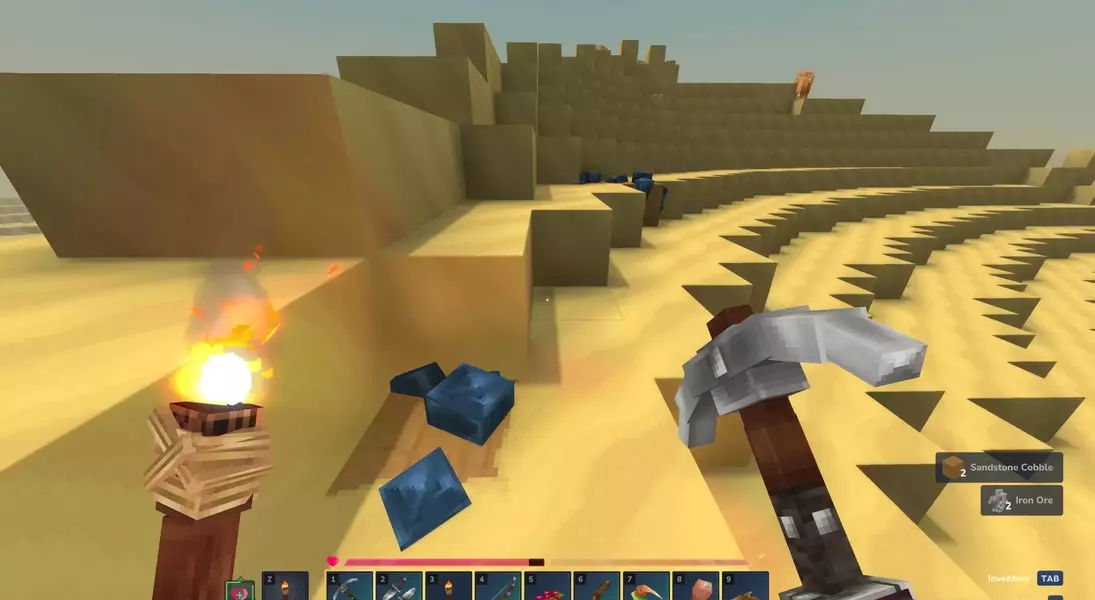Equip the bow in hotbar slot 4

pyautogui.click(x=497, y=587)
